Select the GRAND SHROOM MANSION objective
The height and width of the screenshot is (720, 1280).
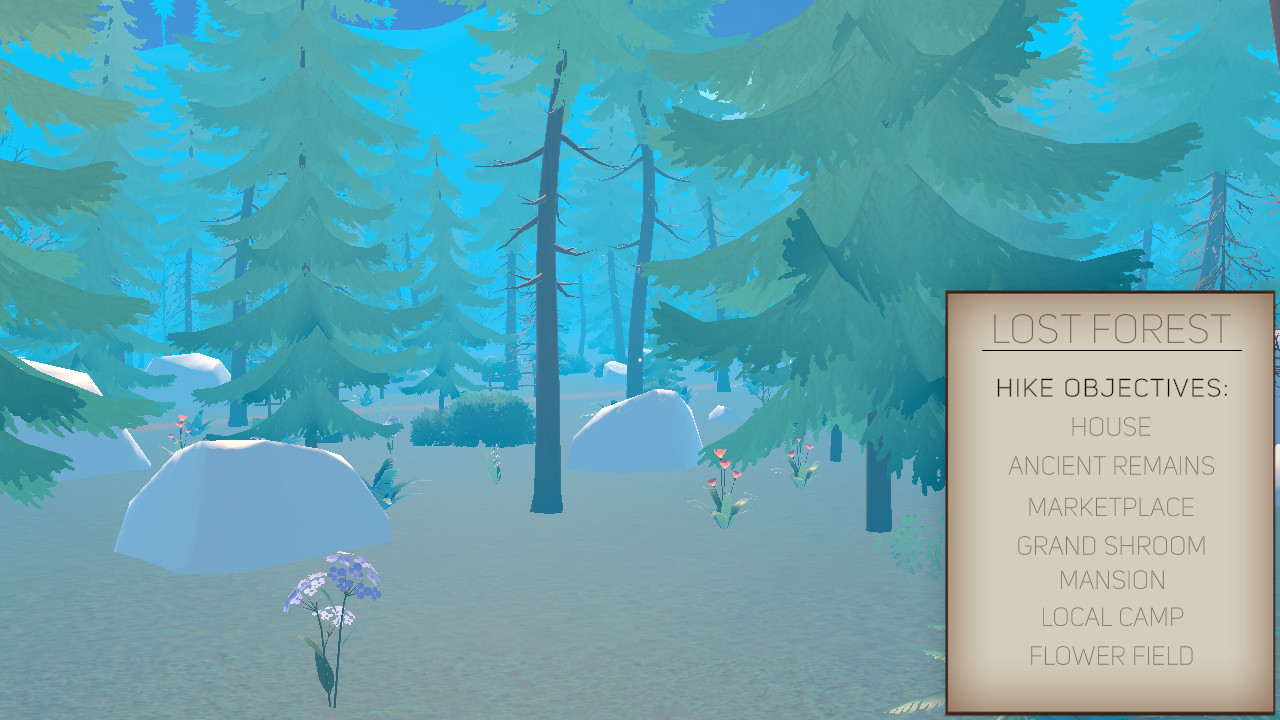(1110, 562)
